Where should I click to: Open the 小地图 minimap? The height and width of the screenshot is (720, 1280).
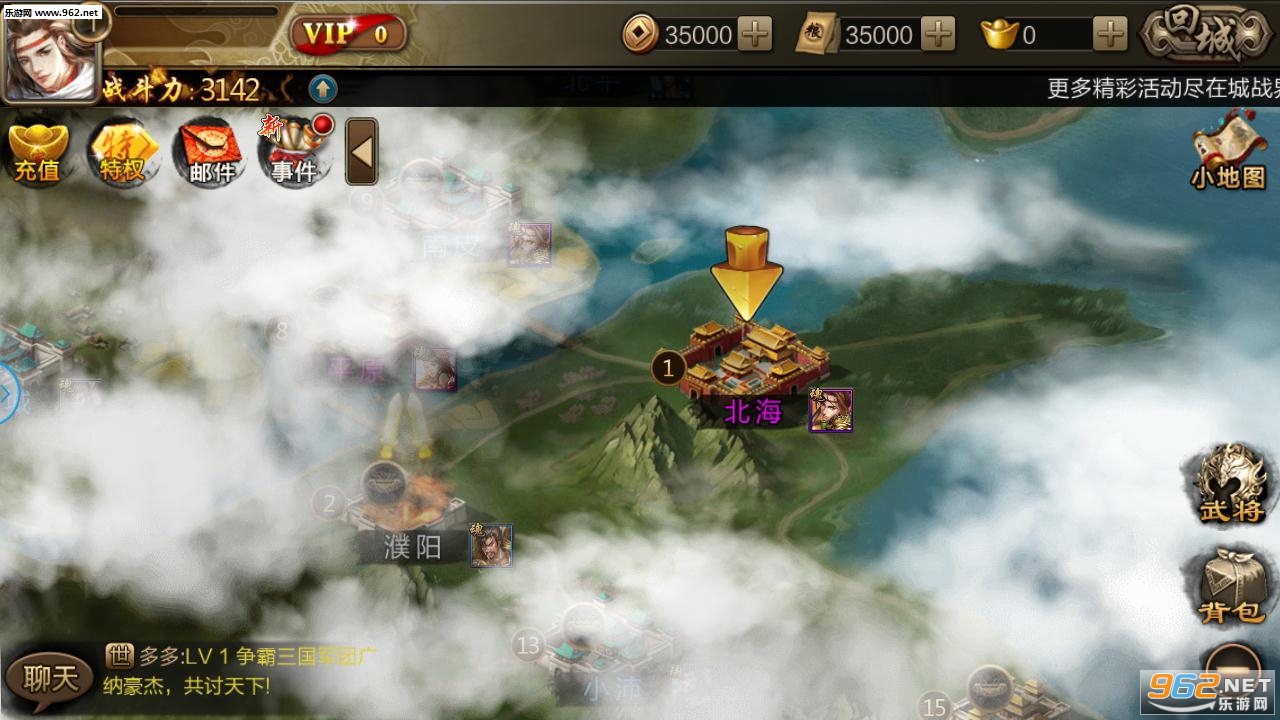[1229, 150]
